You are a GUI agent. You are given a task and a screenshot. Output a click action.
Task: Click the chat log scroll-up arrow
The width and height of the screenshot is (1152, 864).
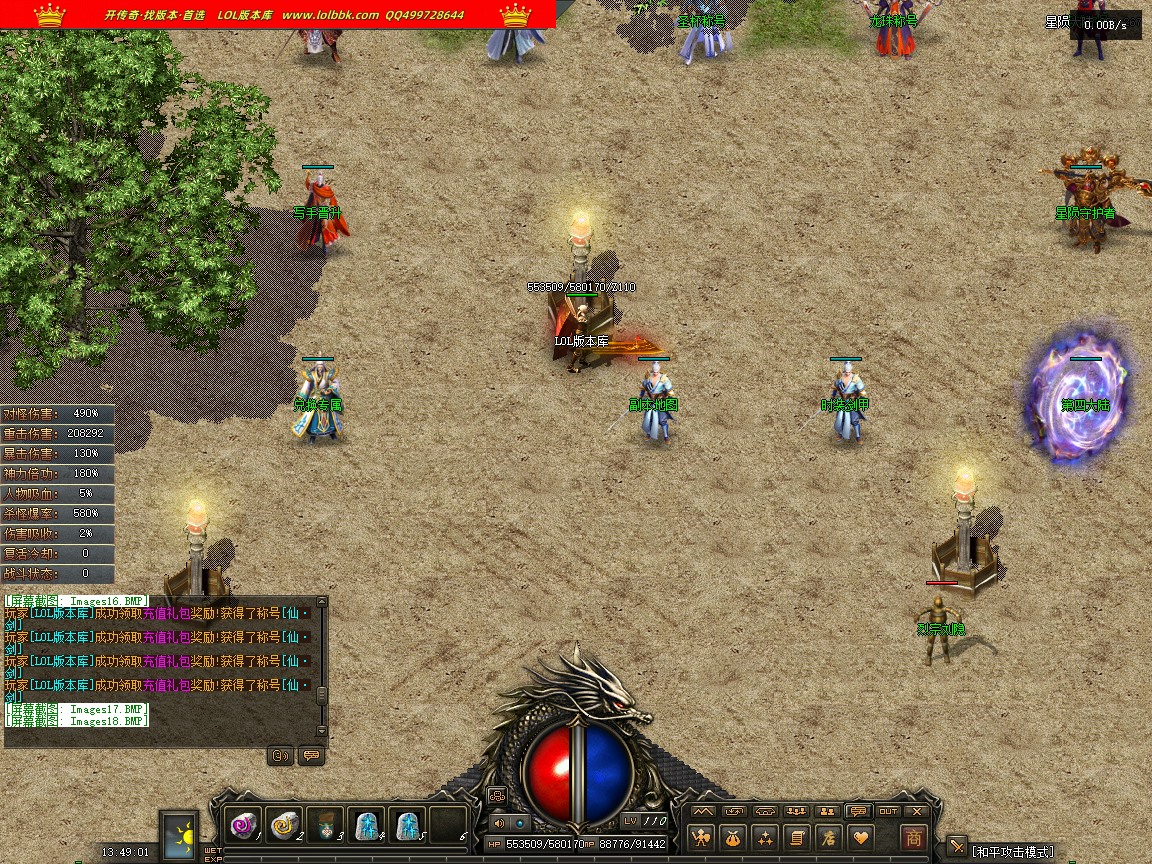point(321,605)
